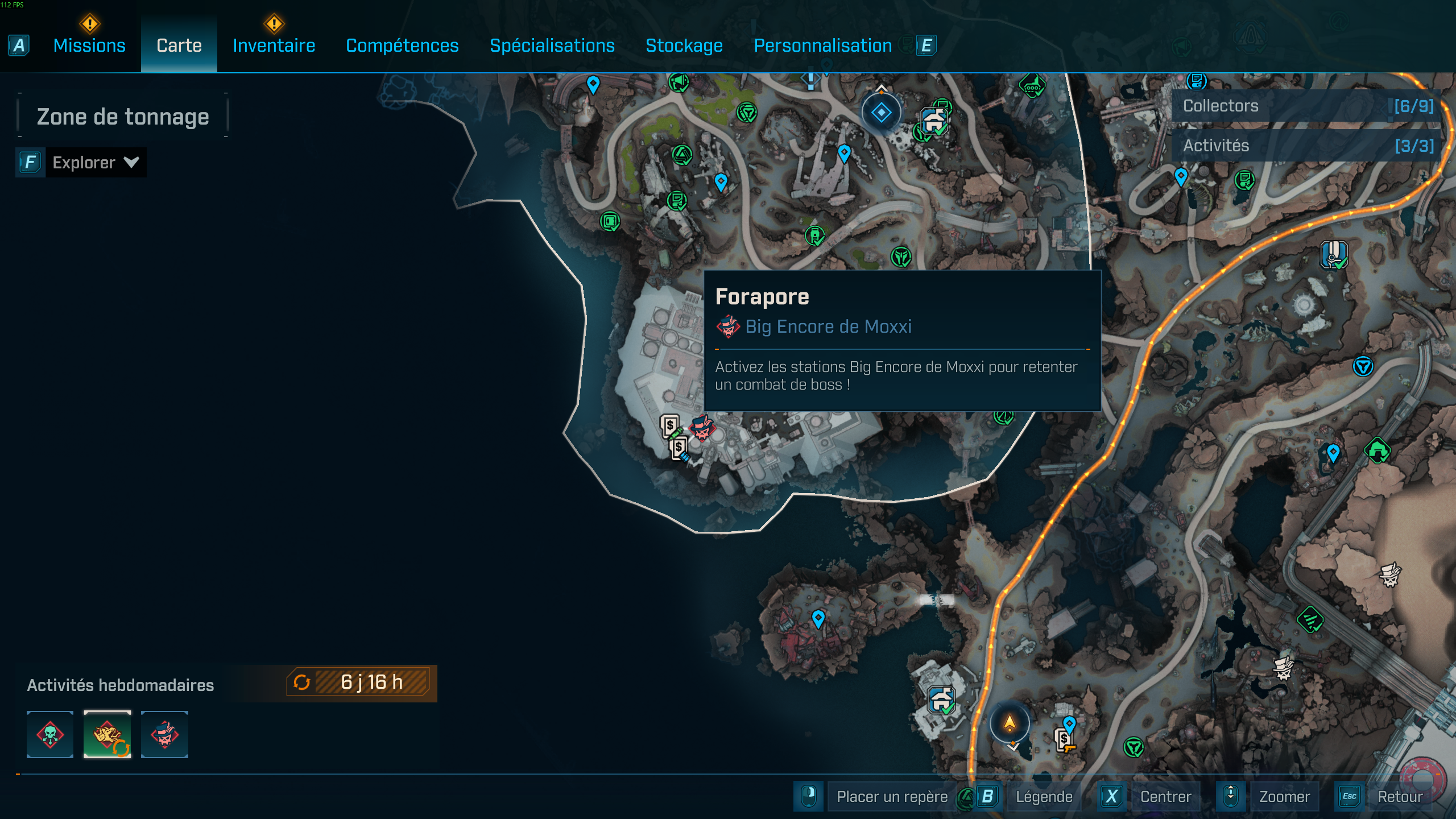This screenshot has height=819, width=1456.
Task: Select the highlighted green weekly activity
Action: coord(107,734)
